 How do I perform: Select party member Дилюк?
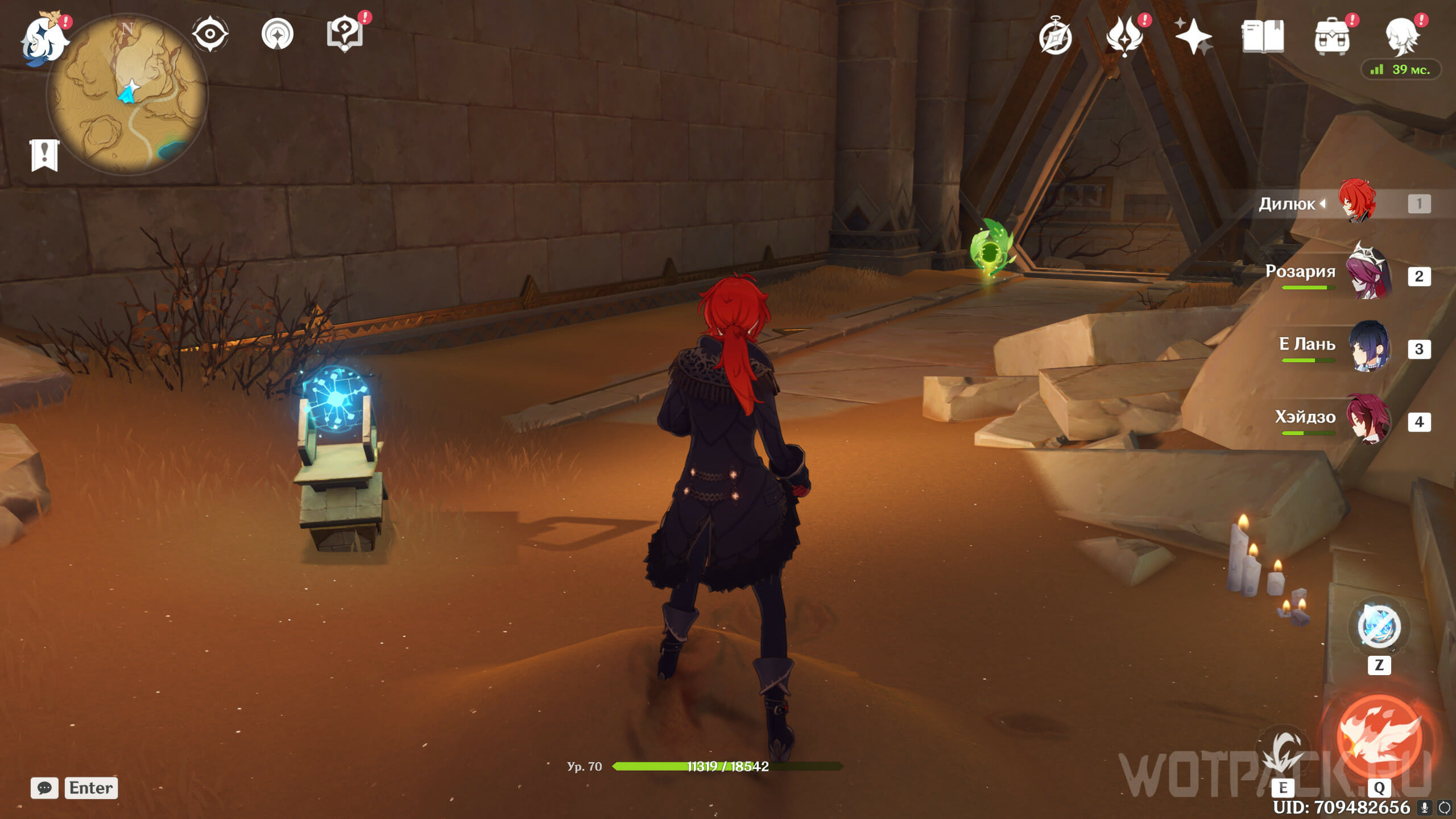(x=1356, y=202)
